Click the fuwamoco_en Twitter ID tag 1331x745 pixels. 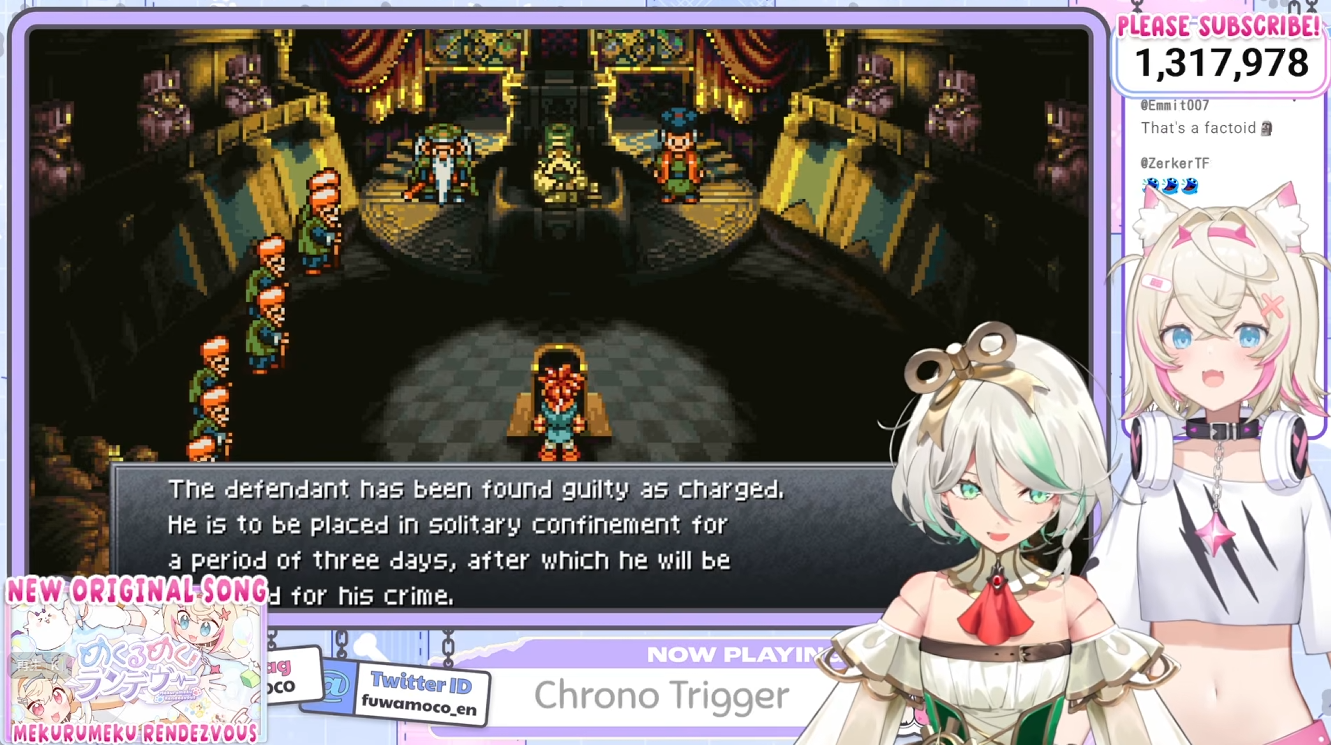point(422,695)
